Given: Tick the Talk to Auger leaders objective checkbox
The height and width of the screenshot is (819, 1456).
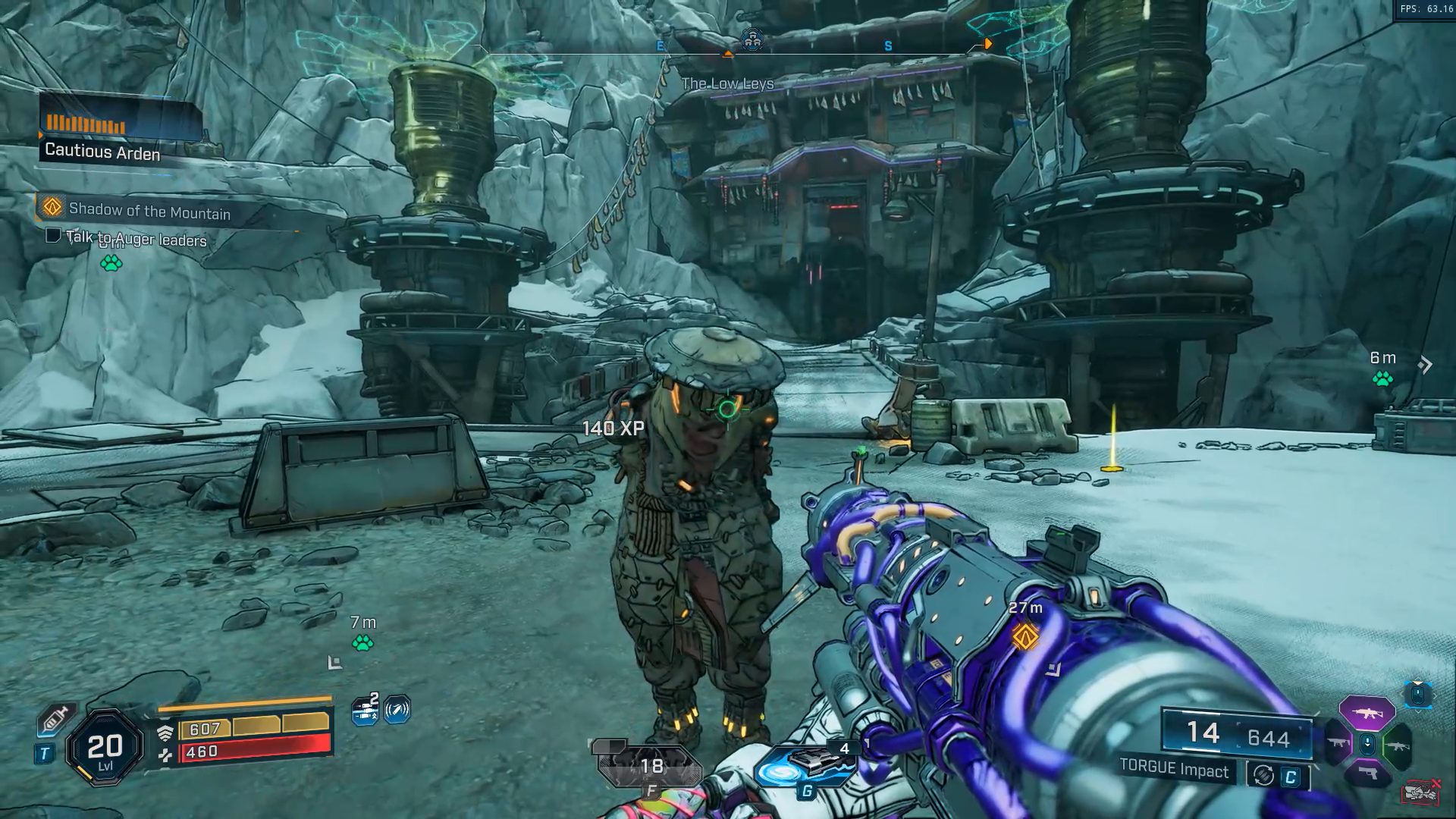Looking at the screenshot, I should (x=53, y=235).
